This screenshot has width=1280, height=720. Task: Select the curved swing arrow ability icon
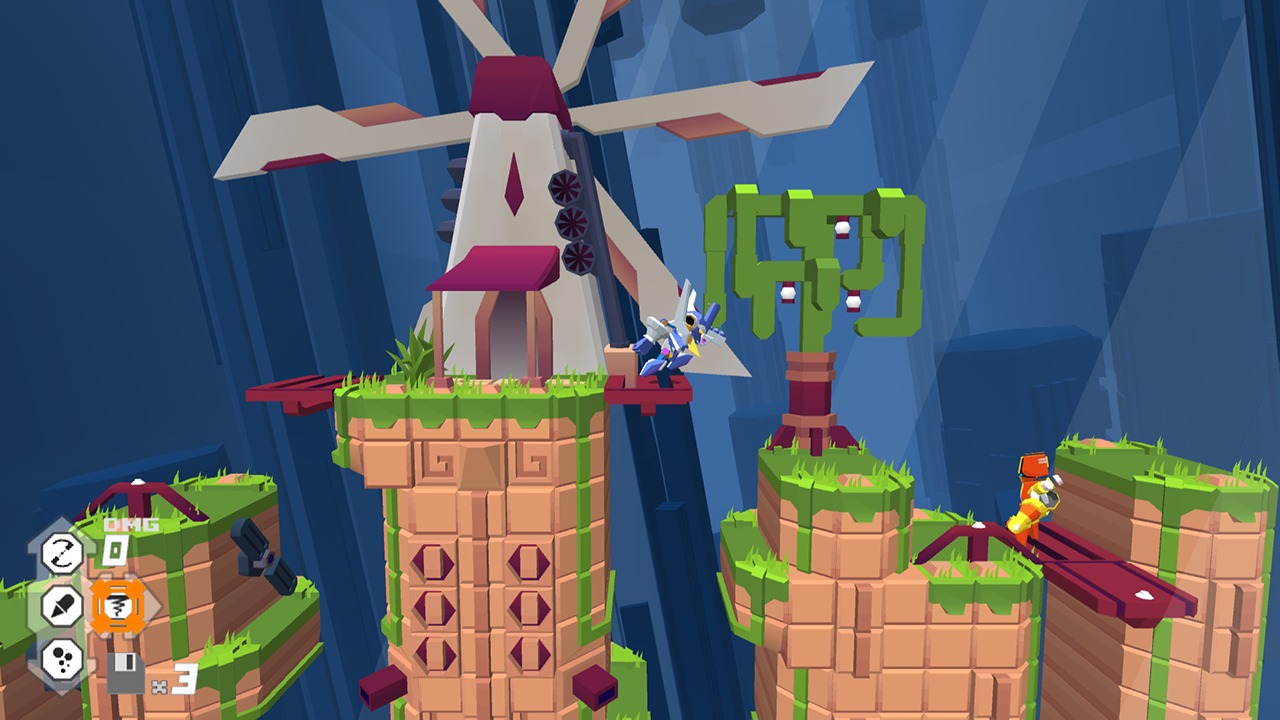61,553
